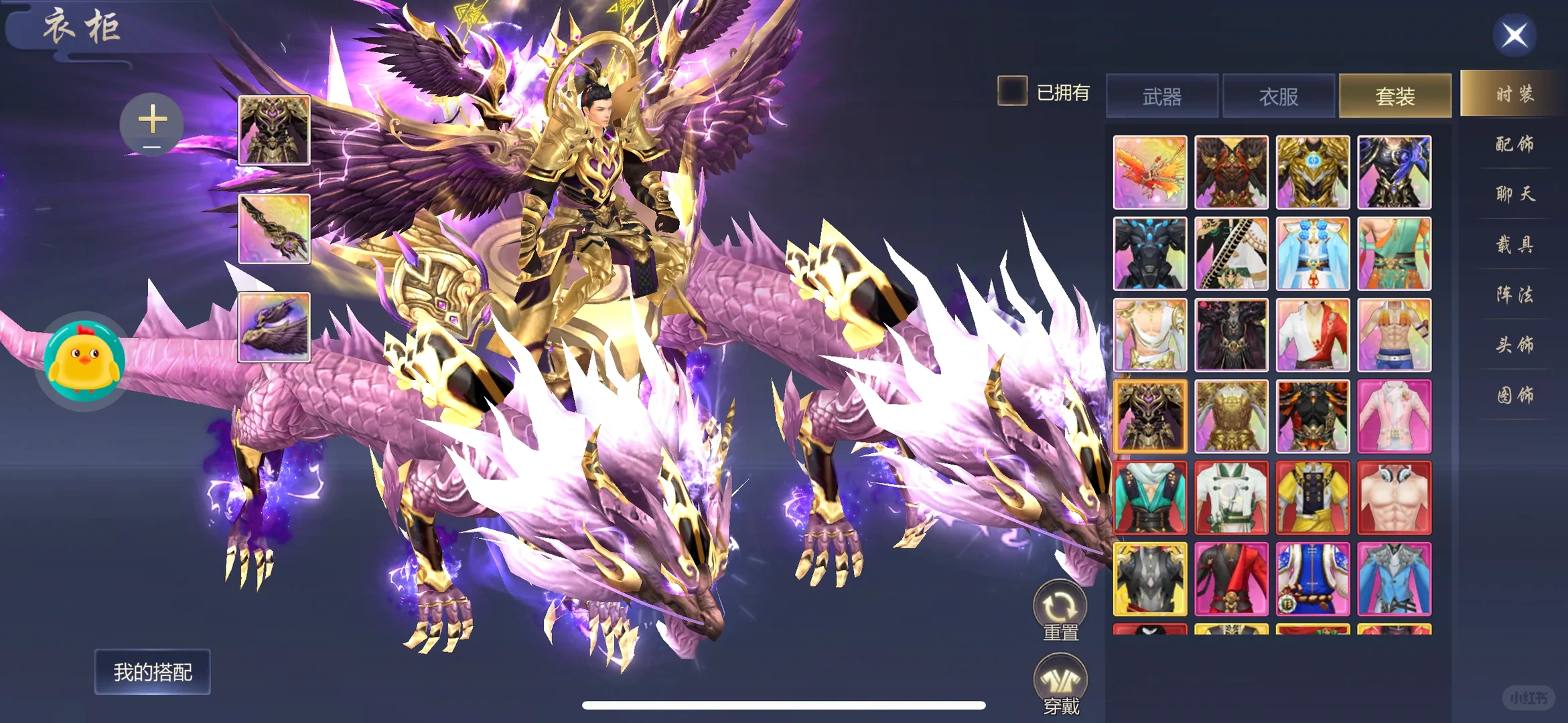Open the 时装 fashion category
Viewport: 1568px width, 723px height.
click(x=1514, y=94)
